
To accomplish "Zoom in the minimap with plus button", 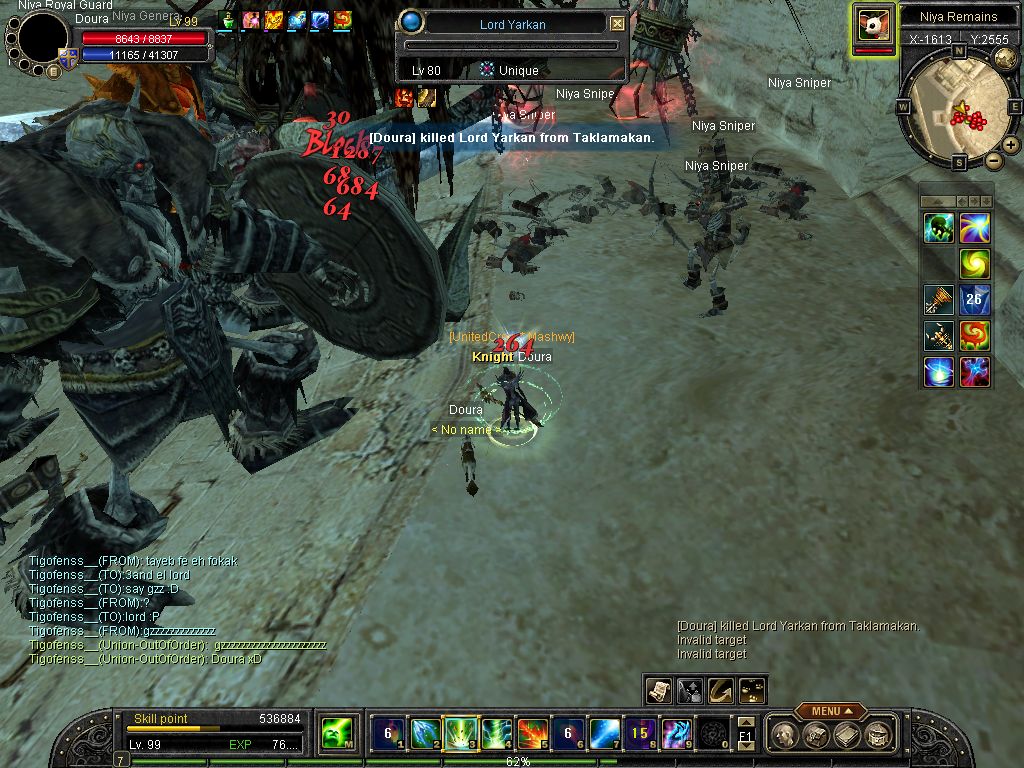I will click(x=1011, y=145).
